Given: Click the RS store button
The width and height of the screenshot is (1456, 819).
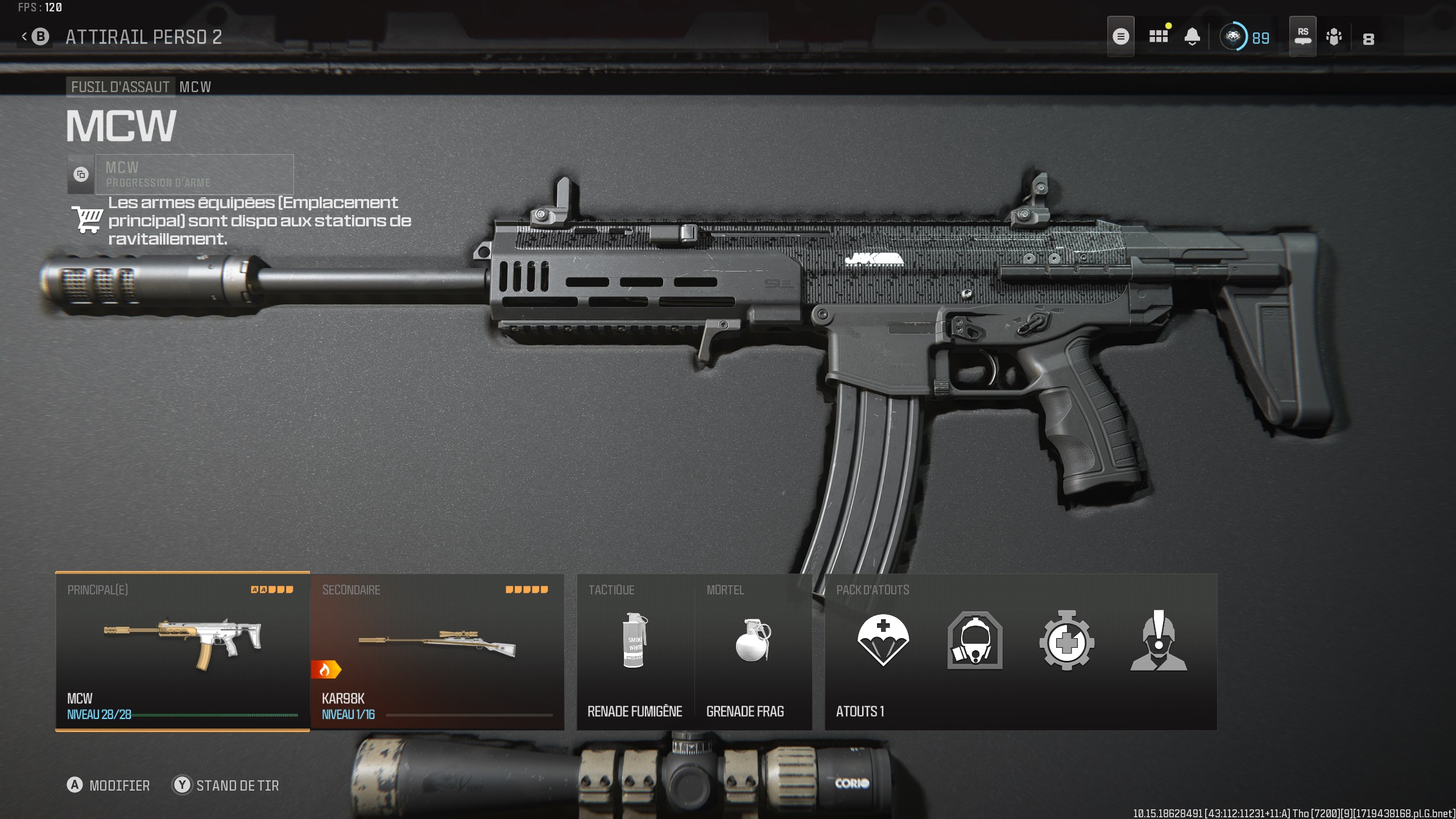Looking at the screenshot, I should (1302, 36).
